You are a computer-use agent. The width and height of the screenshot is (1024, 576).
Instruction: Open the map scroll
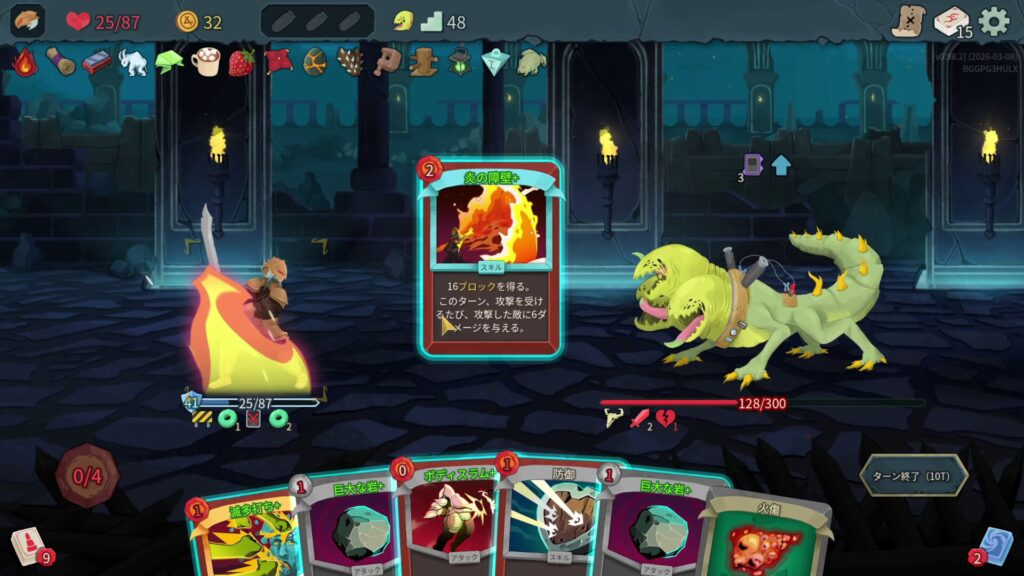tap(908, 21)
